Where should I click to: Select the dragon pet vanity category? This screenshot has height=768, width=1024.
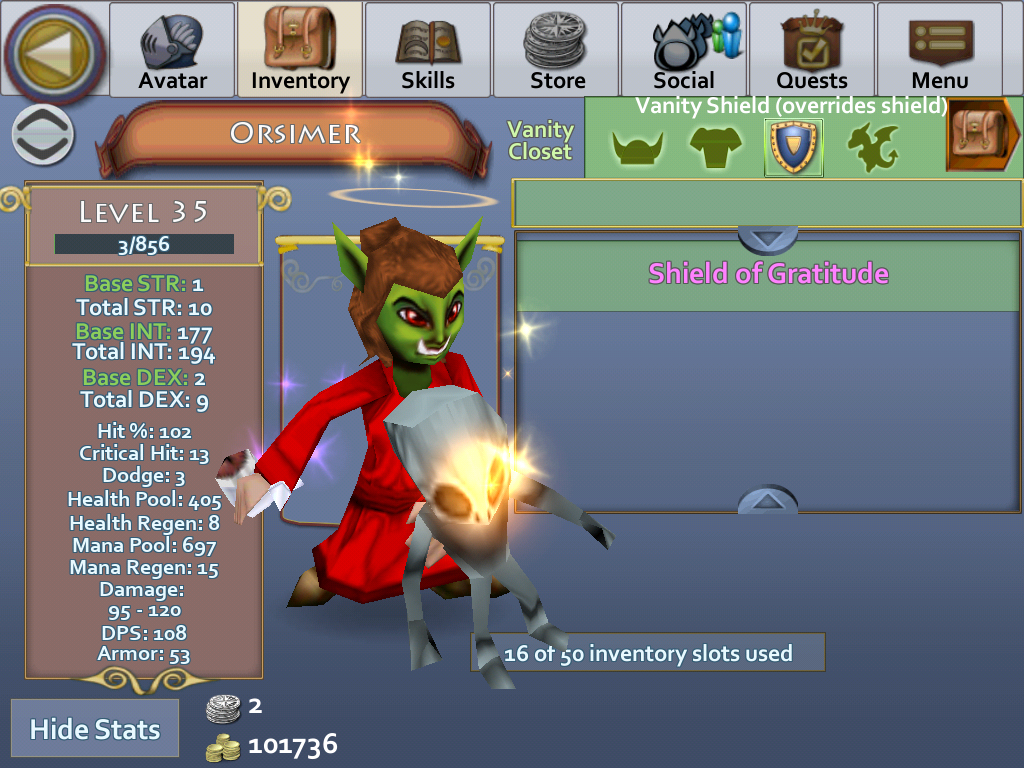point(873,149)
